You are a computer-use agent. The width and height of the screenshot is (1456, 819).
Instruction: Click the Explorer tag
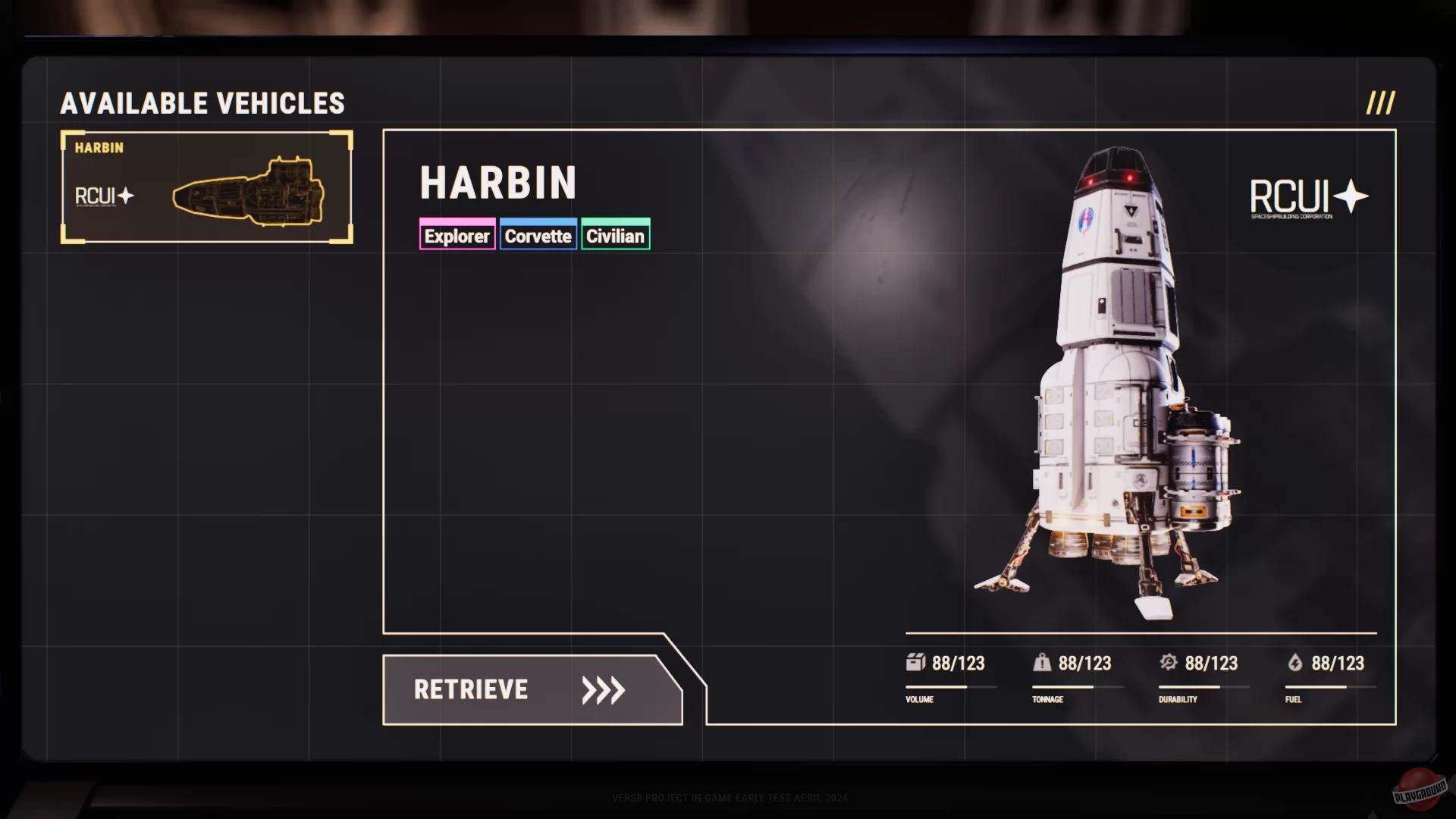tap(457, 235)
